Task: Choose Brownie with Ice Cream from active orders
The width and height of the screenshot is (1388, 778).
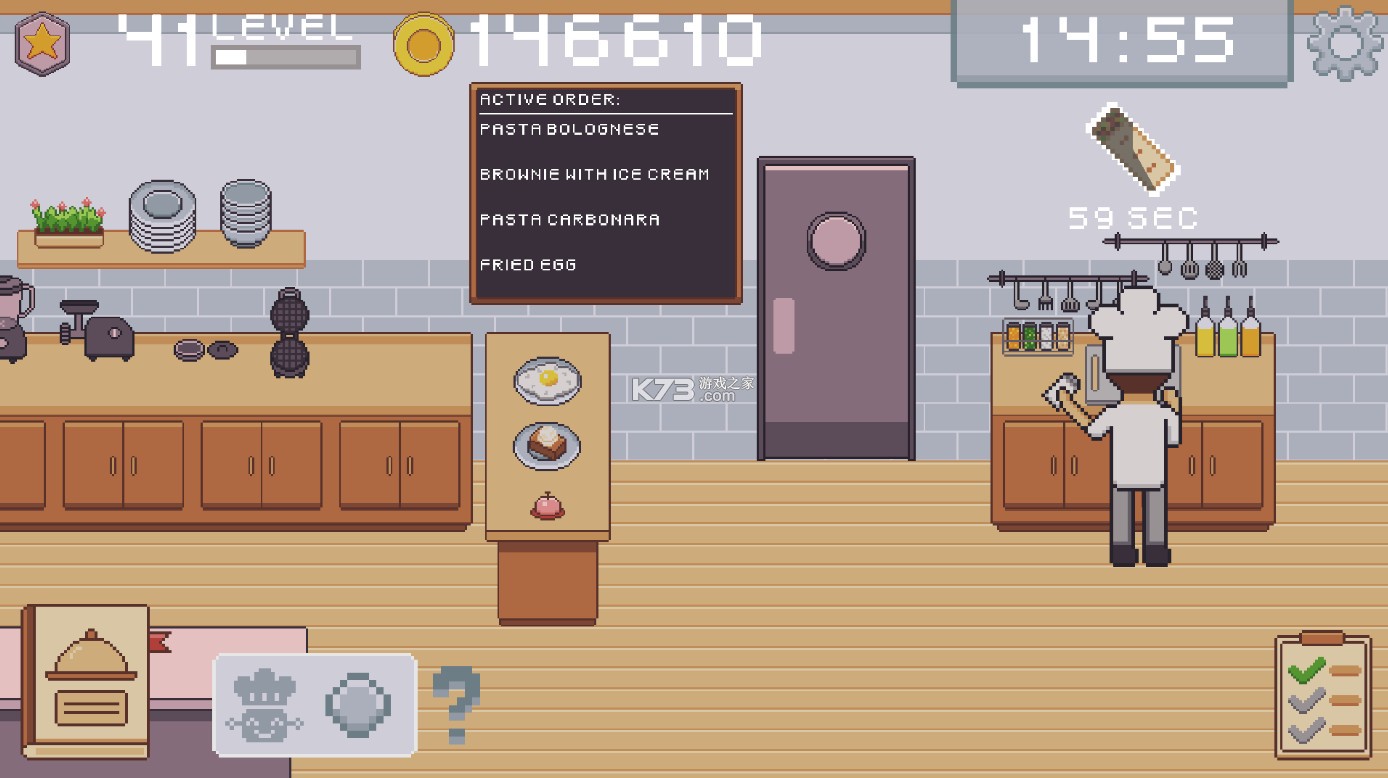Action: 595,174
